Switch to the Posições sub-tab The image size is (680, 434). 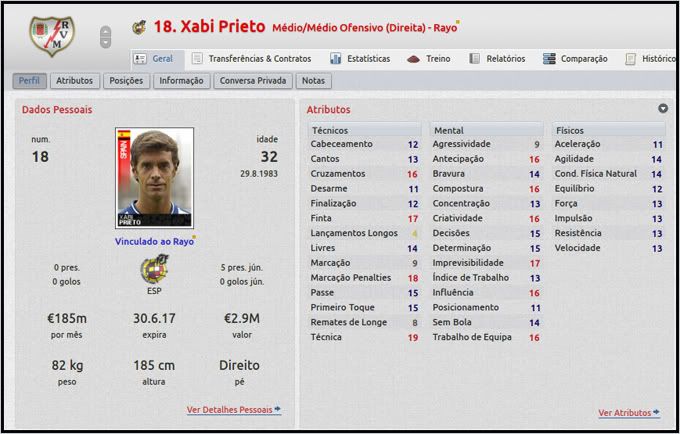[126, 81]
